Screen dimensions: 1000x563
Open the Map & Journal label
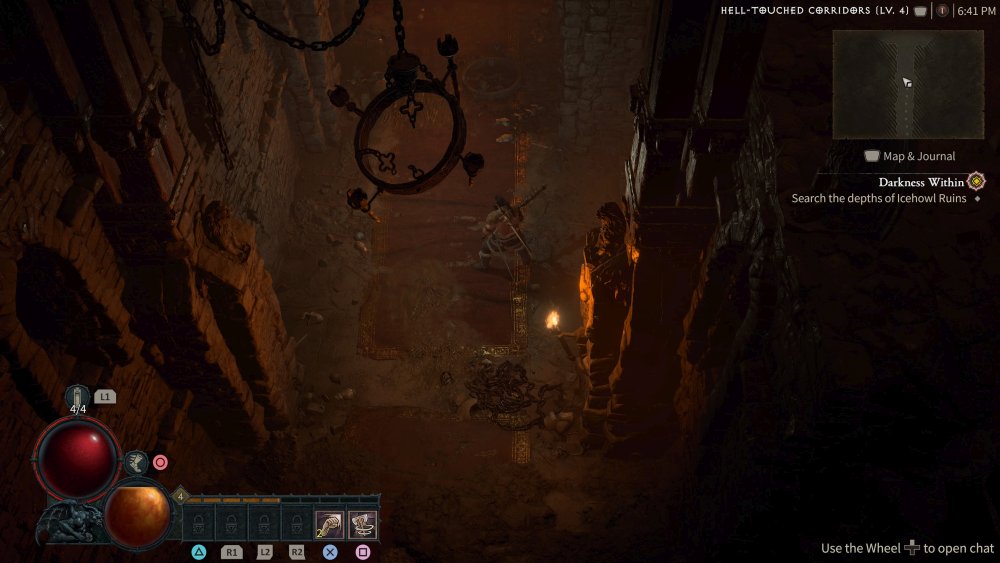pyautogui.click(x=909, y=156)
